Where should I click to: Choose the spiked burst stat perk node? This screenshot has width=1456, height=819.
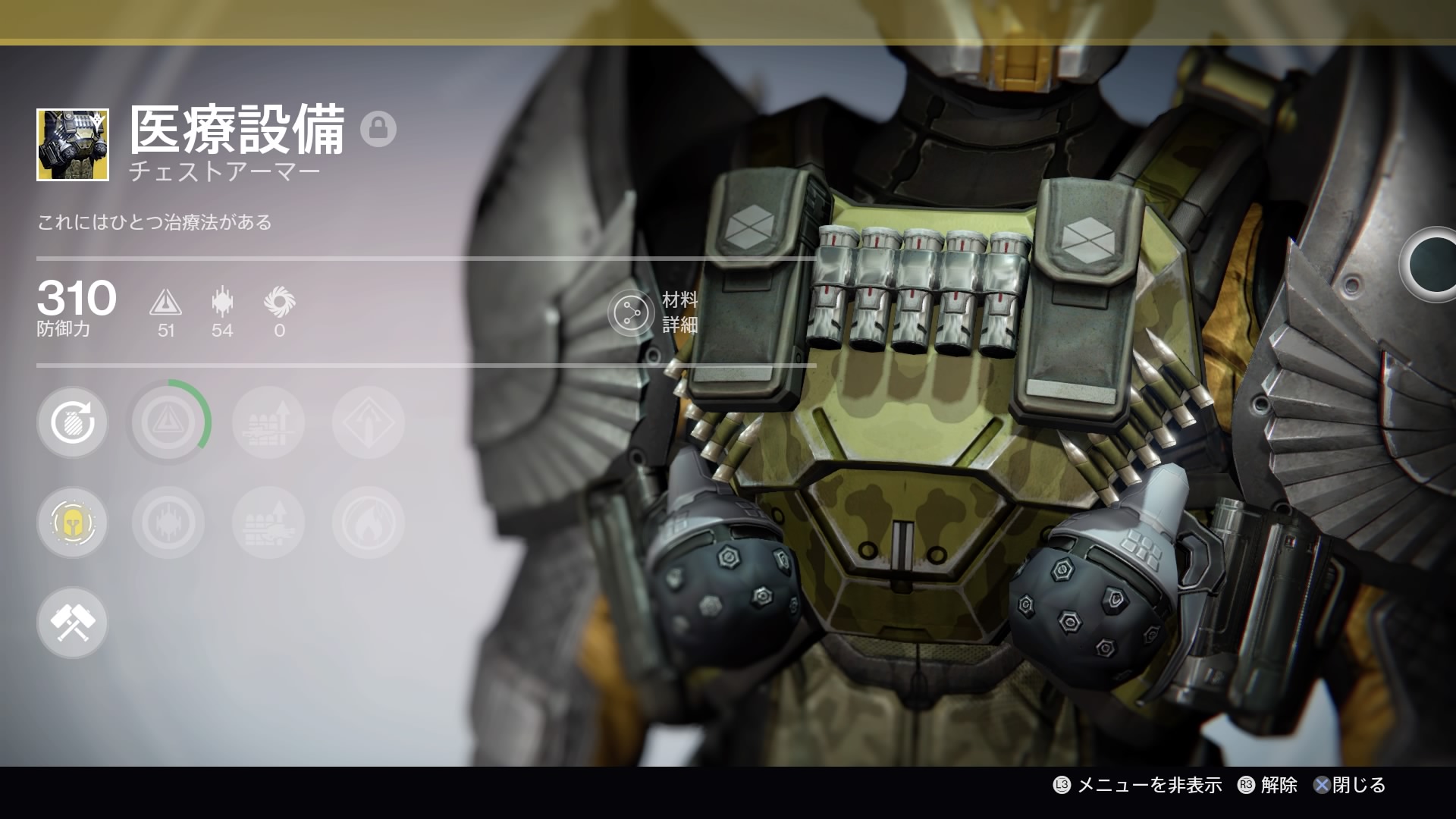(x=168, y=522)
